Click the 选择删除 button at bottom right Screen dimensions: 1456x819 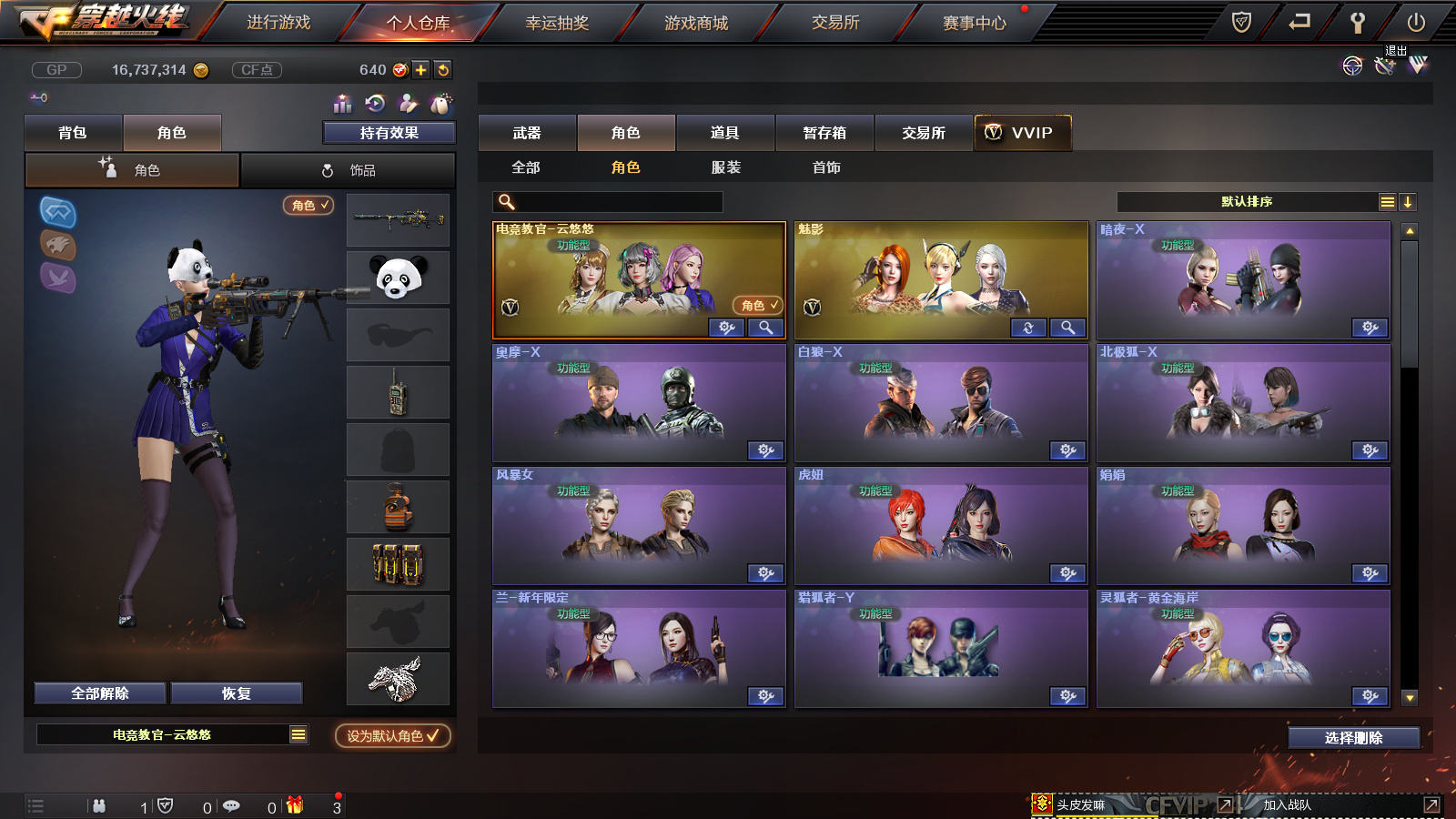tap(1353, 737)
